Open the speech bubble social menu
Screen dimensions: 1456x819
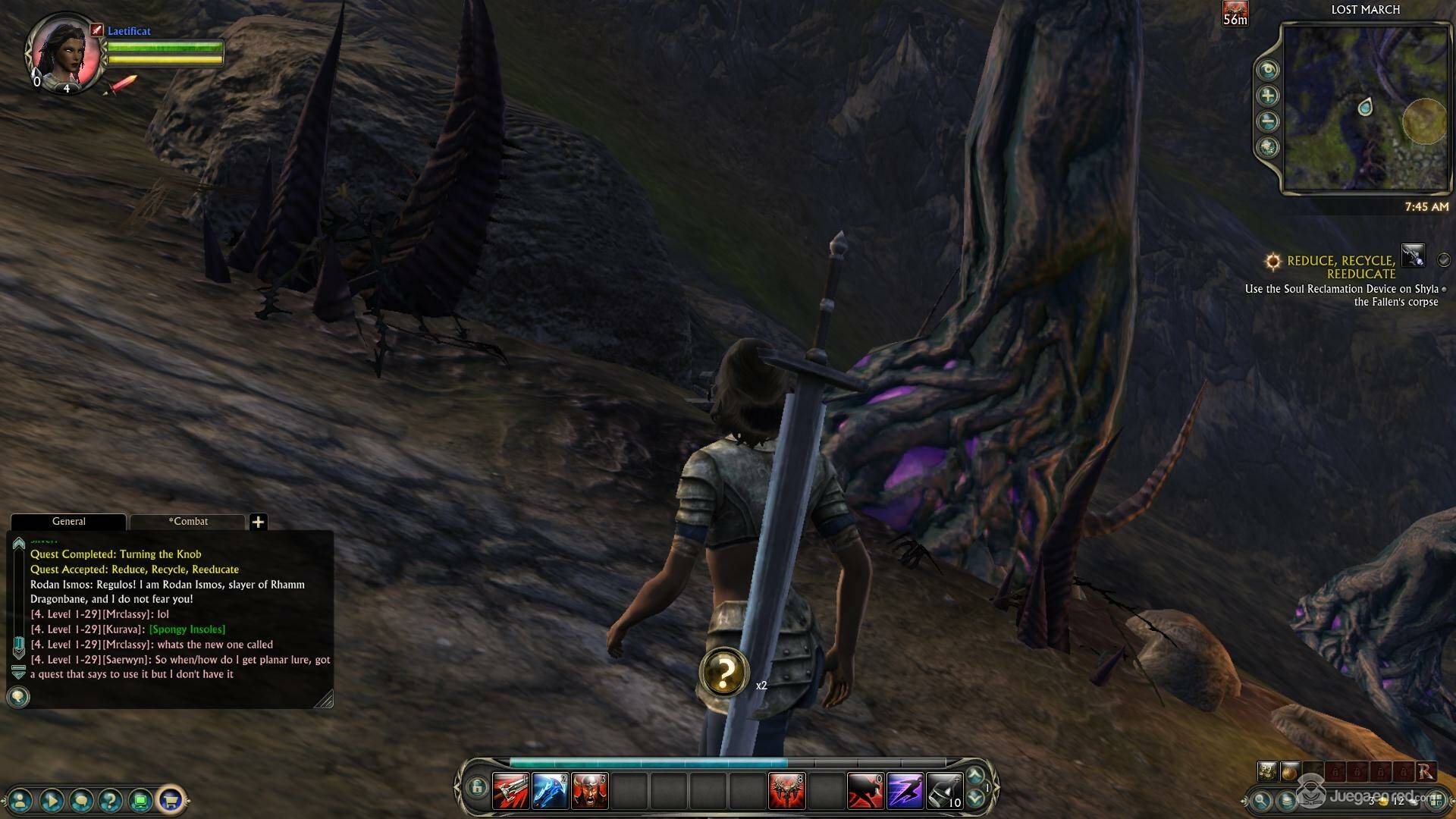tap(81, 799)
